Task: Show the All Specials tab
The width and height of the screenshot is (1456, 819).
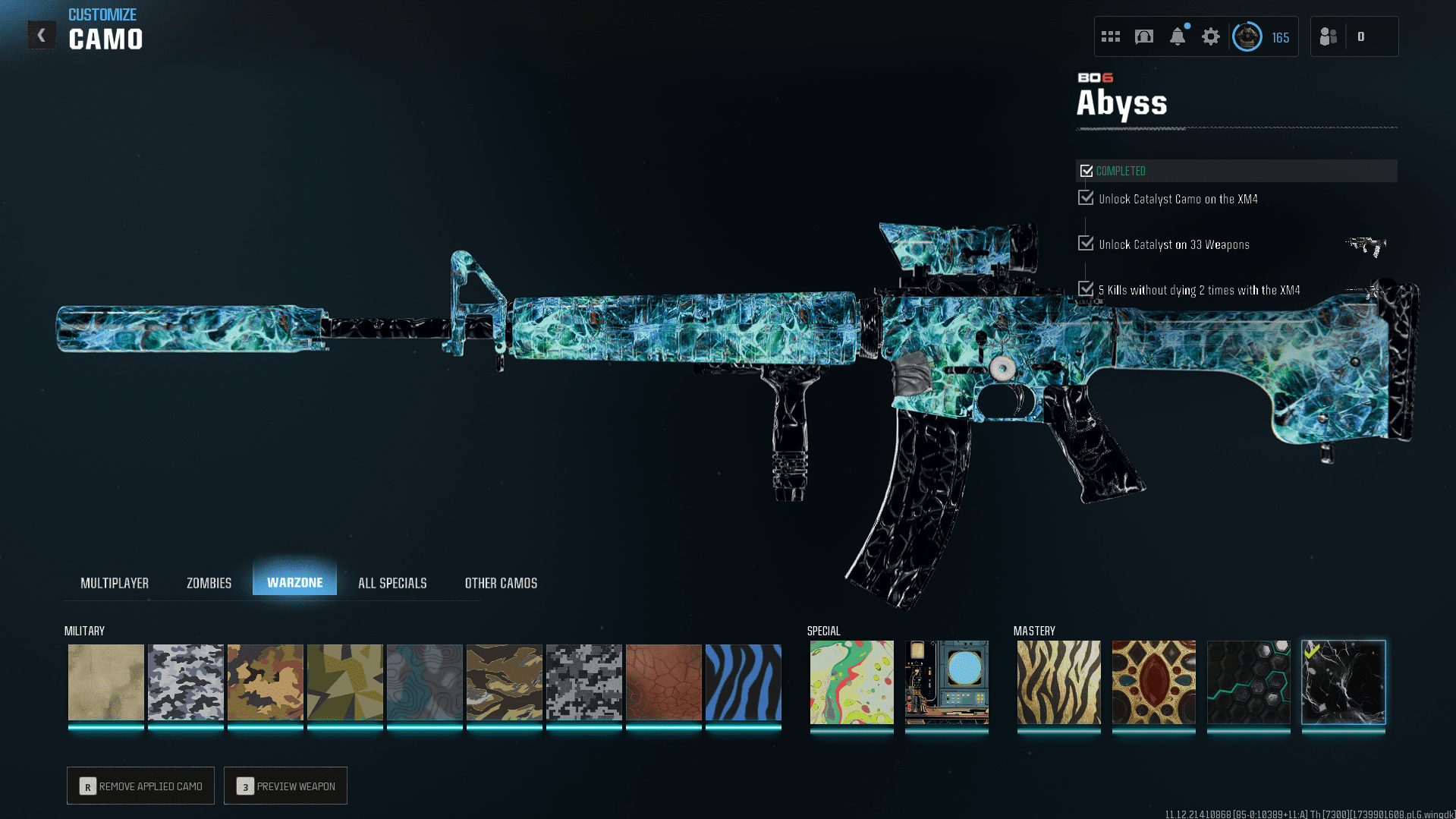Action: (x=392, y=583)
